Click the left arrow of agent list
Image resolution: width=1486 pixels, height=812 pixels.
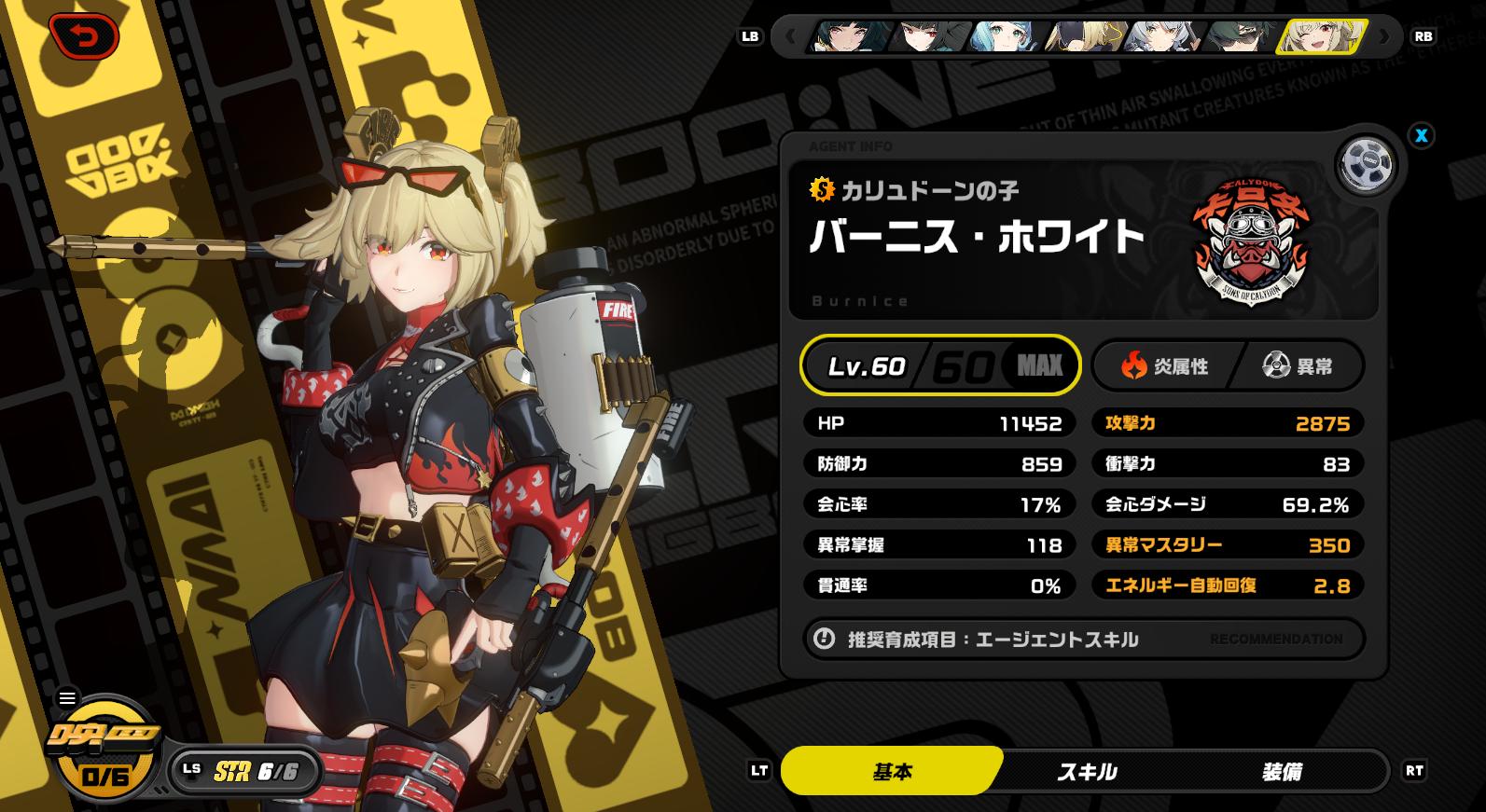(791, 37)
